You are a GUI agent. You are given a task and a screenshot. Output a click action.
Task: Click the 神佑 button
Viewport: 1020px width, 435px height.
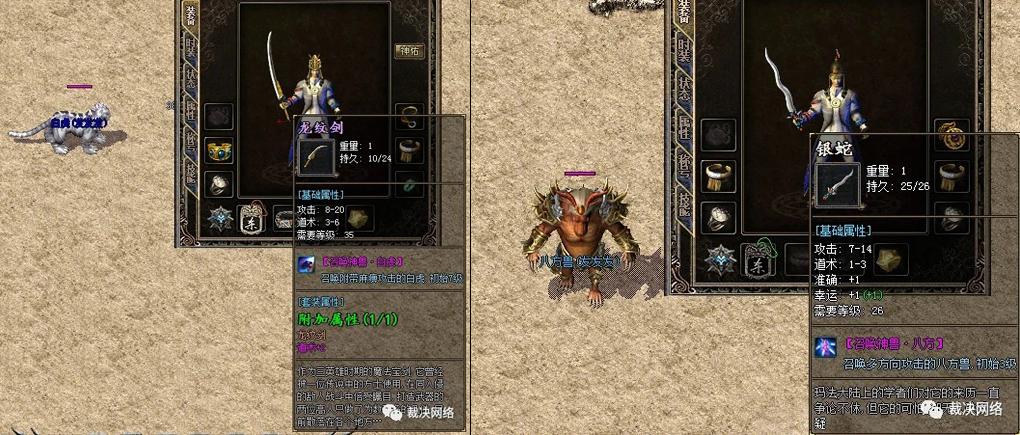click(409, 52)
